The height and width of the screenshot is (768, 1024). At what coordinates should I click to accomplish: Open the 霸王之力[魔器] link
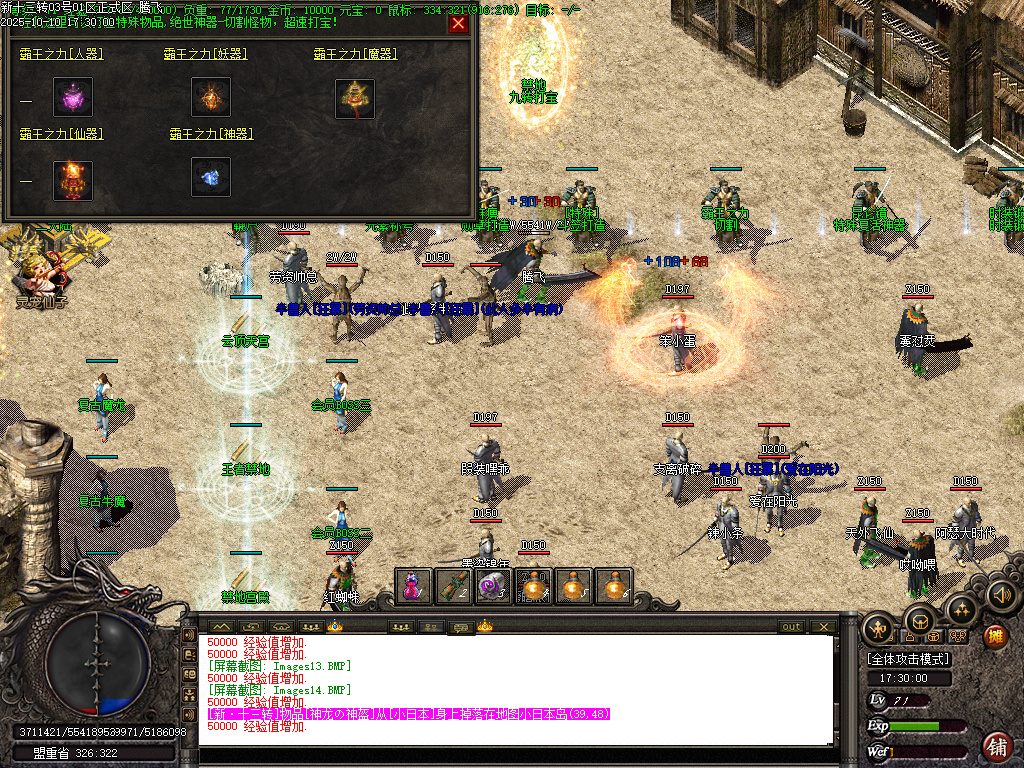(355, 53)
